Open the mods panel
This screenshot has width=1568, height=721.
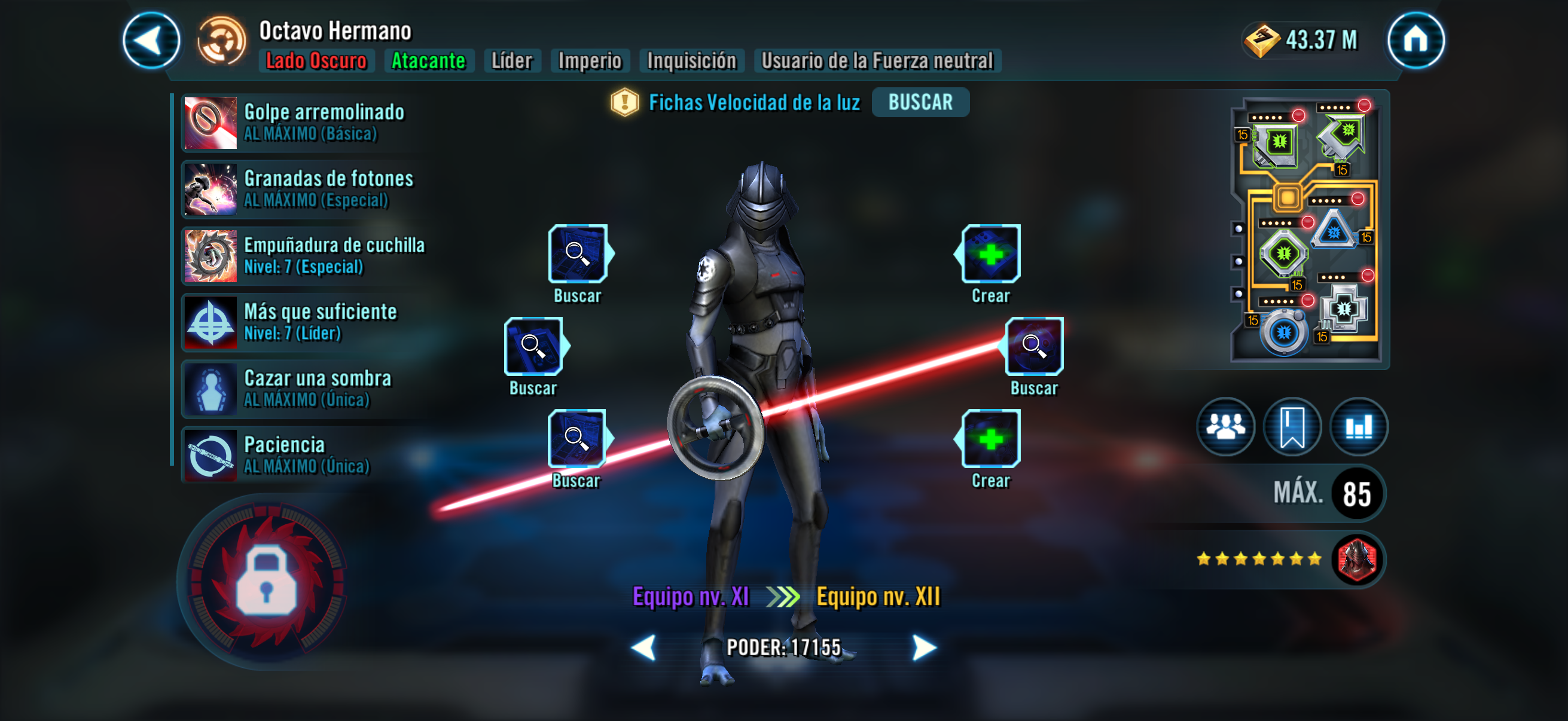[1307, 230]
